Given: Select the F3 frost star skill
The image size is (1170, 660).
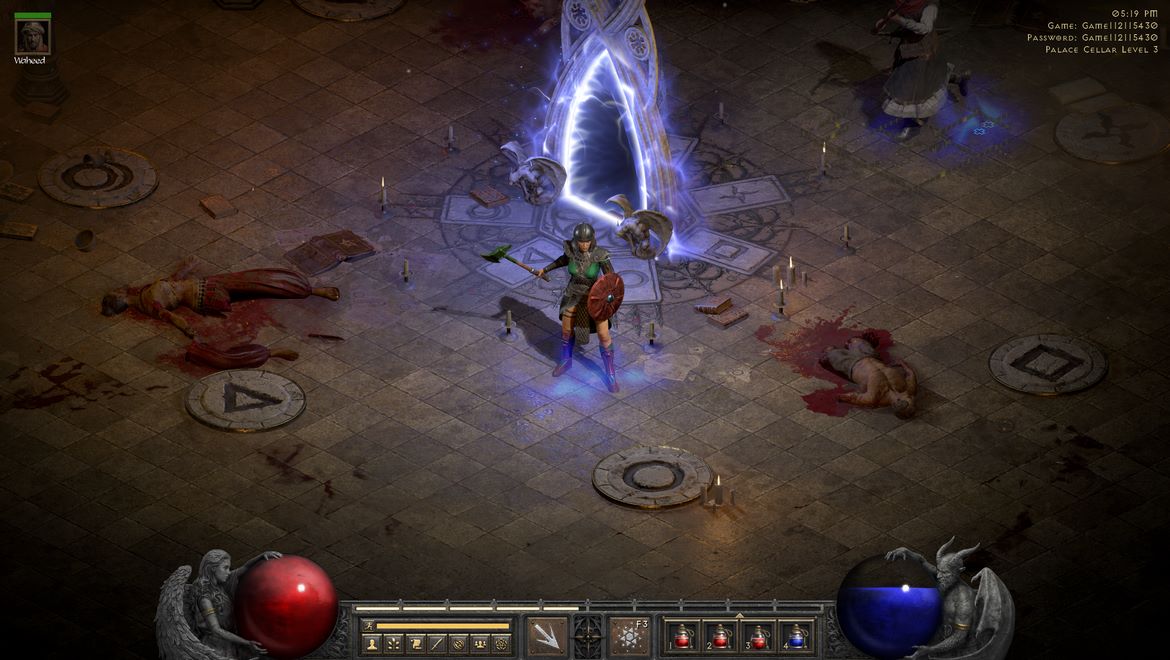Looking at the screenshot, I should point(630,636).
